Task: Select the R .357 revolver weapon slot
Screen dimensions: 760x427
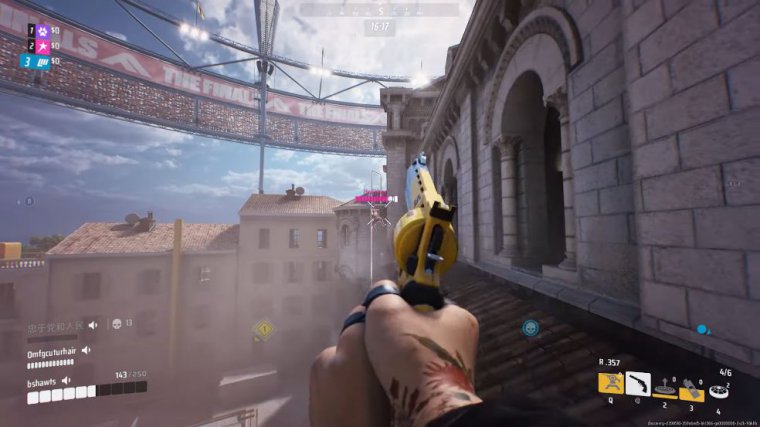Action: [x=638, y=383]
